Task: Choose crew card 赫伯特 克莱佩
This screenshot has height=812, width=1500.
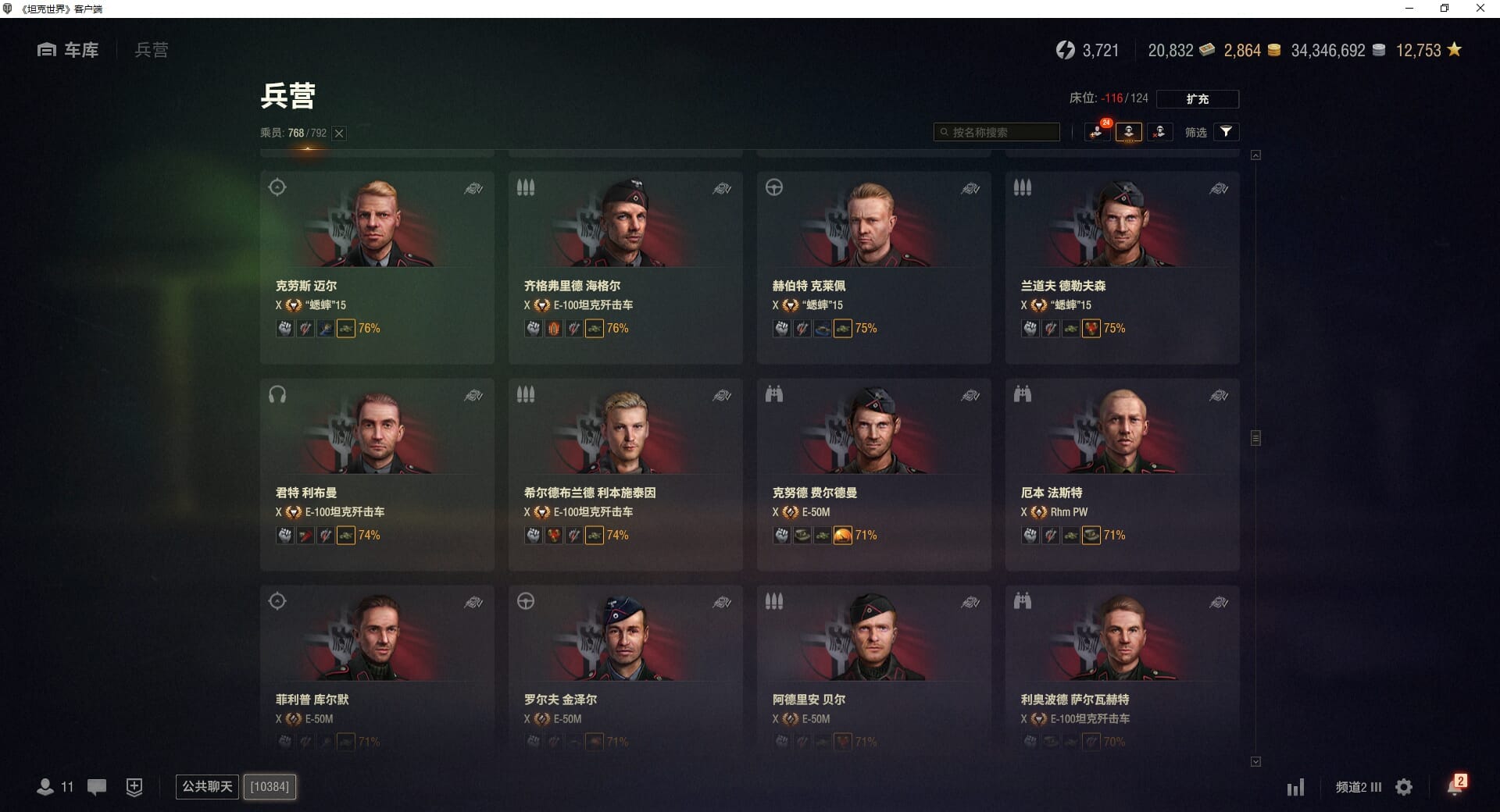Action: click(x=873, y=267)
